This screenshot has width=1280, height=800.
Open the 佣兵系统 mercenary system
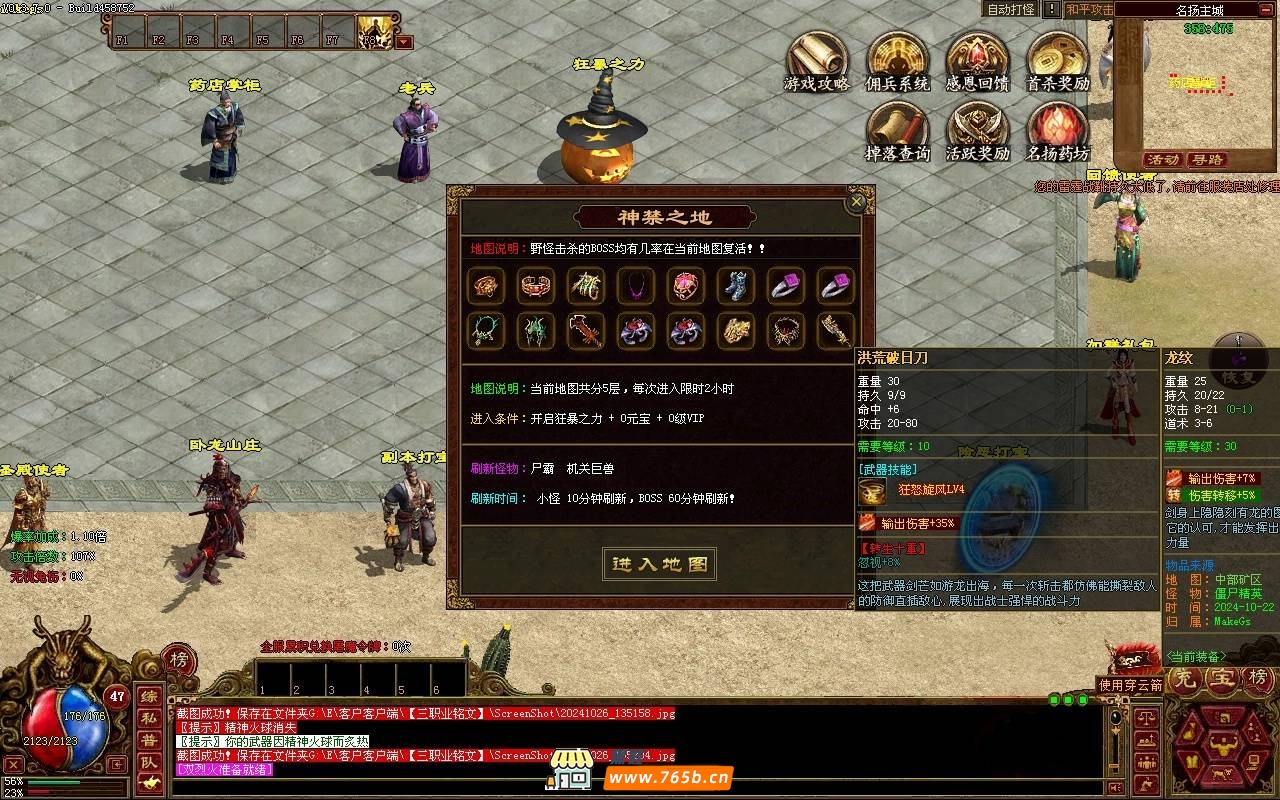click(897, 62)
